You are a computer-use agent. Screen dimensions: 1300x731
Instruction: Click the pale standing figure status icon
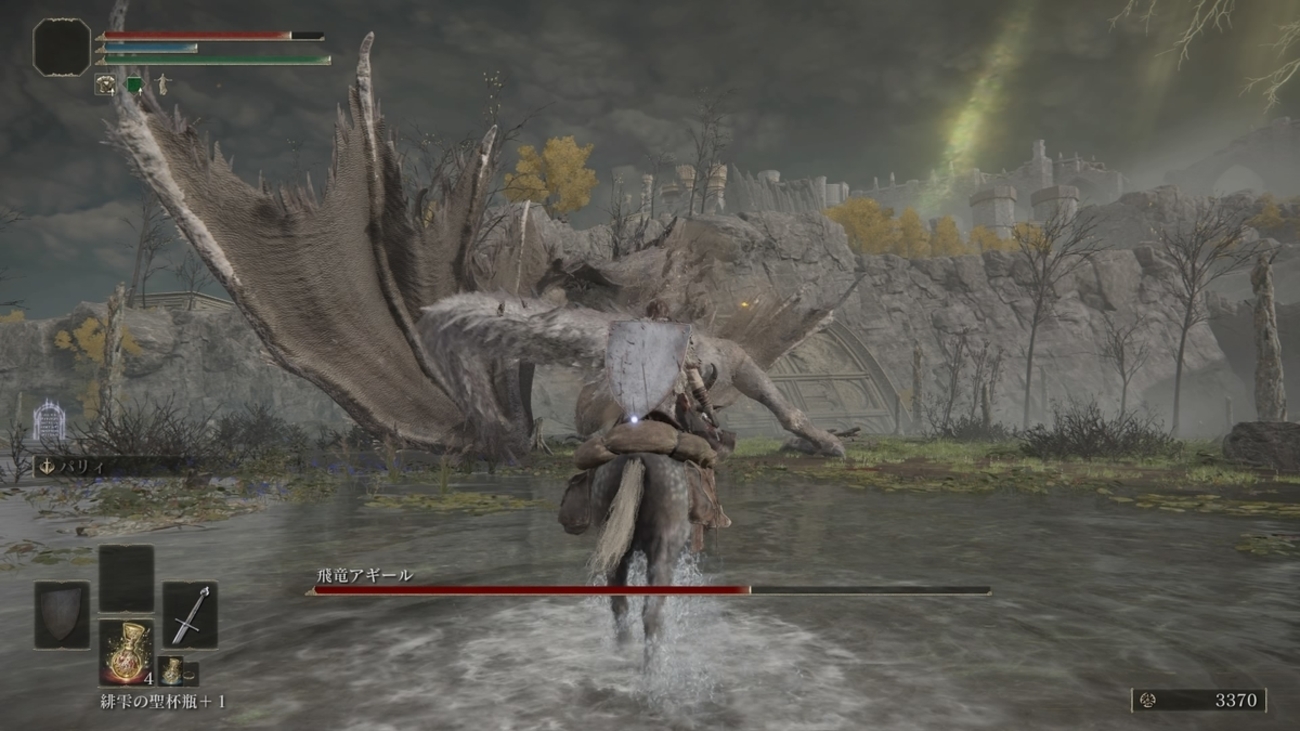[162, 85]
